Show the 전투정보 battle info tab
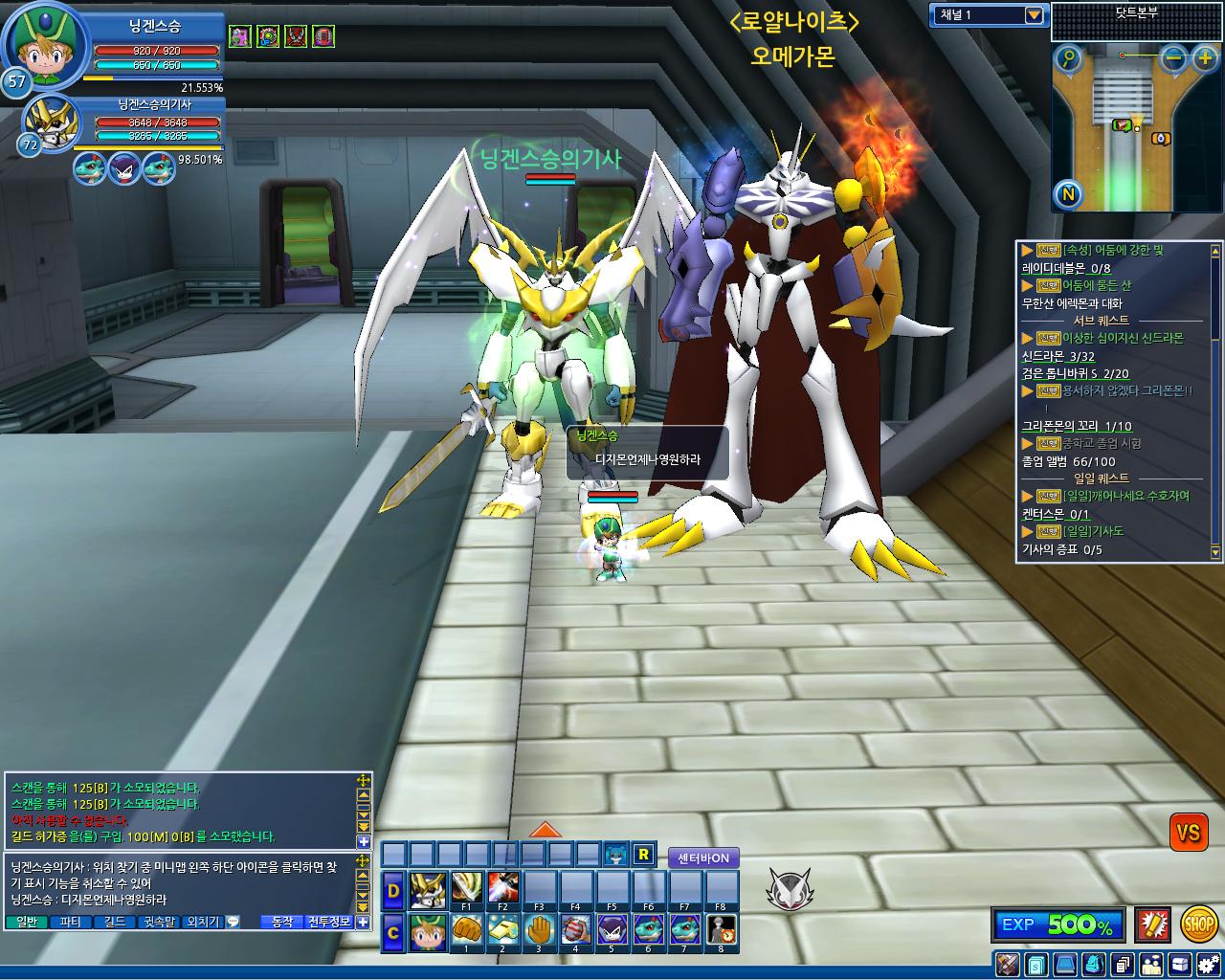This screenshot has width=1225, height=980. (328, 922)
